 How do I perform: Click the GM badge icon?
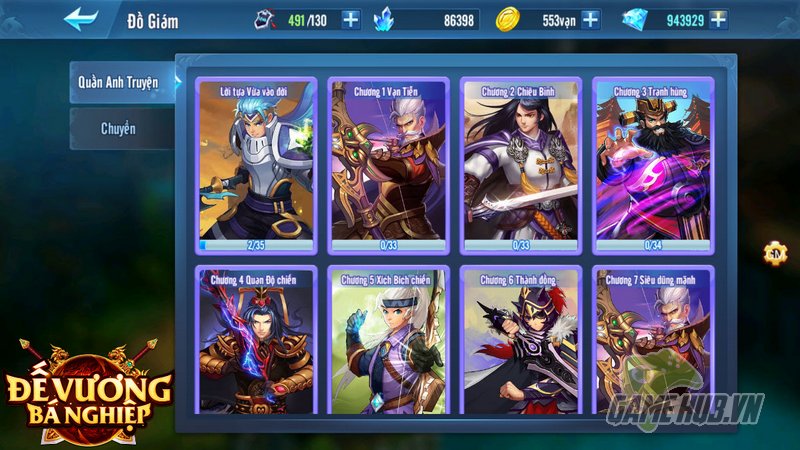[774, 253]
